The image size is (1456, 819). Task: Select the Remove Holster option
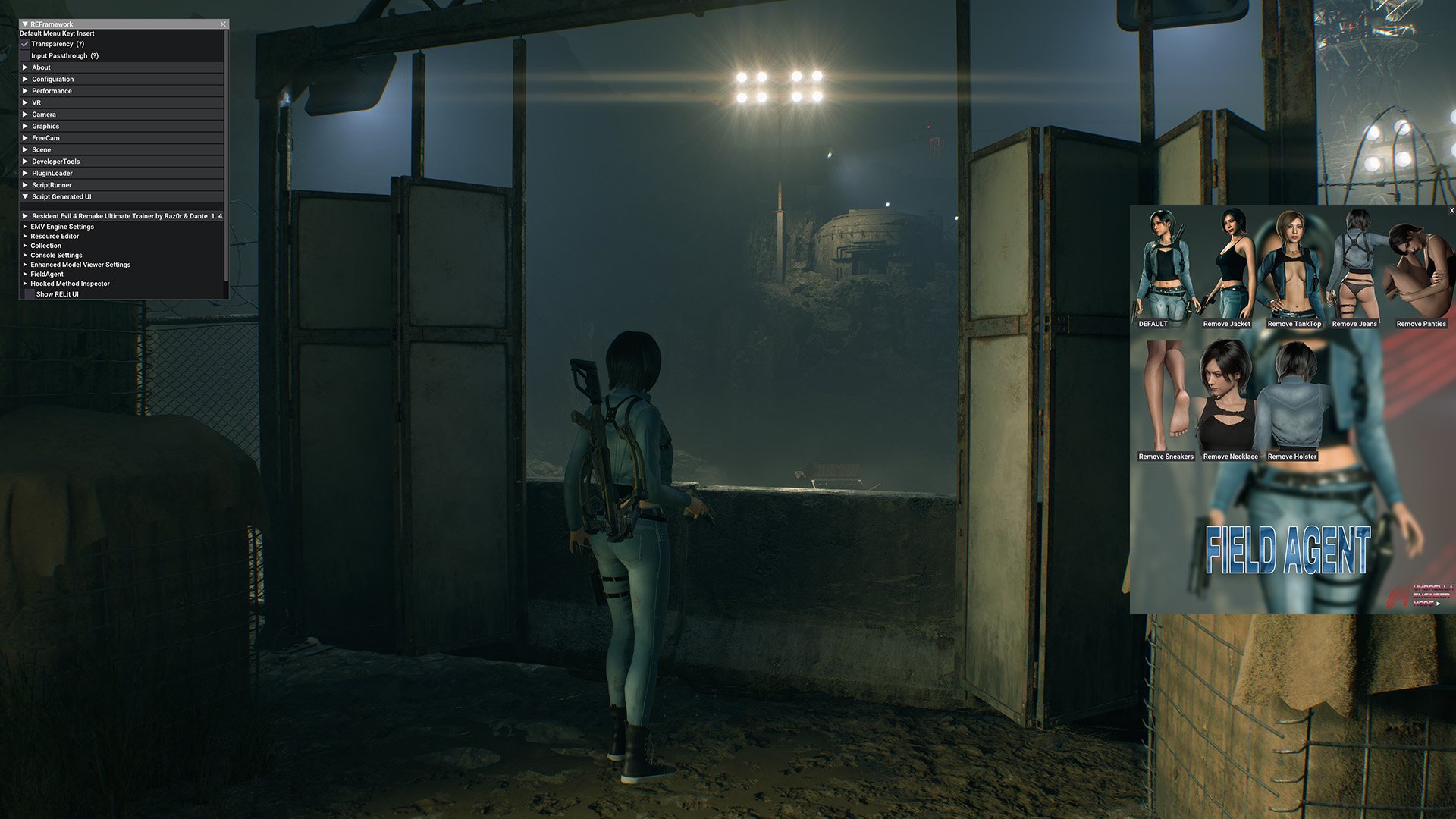point(1291,400)
